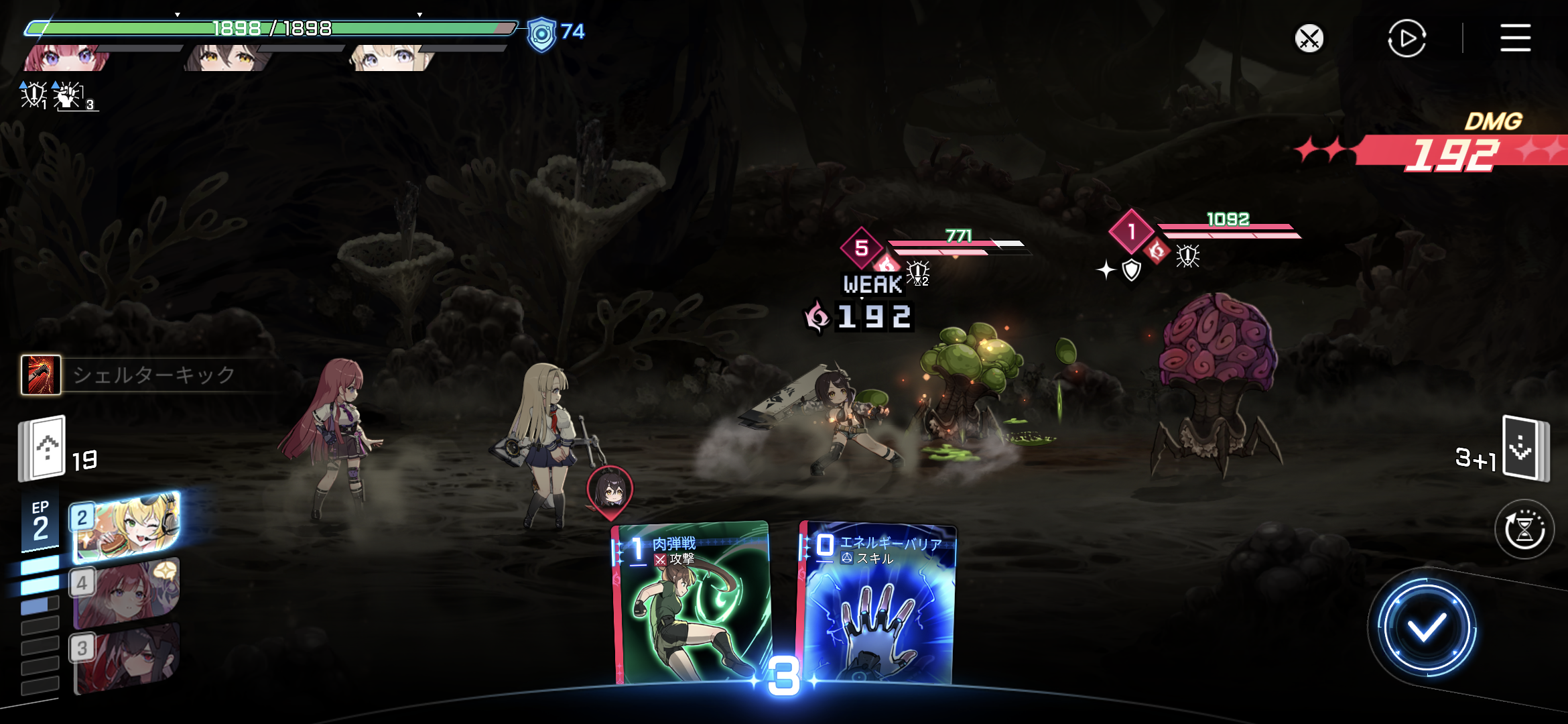Select the dark-haired character cost 3 skill

[x=126, y=657]
